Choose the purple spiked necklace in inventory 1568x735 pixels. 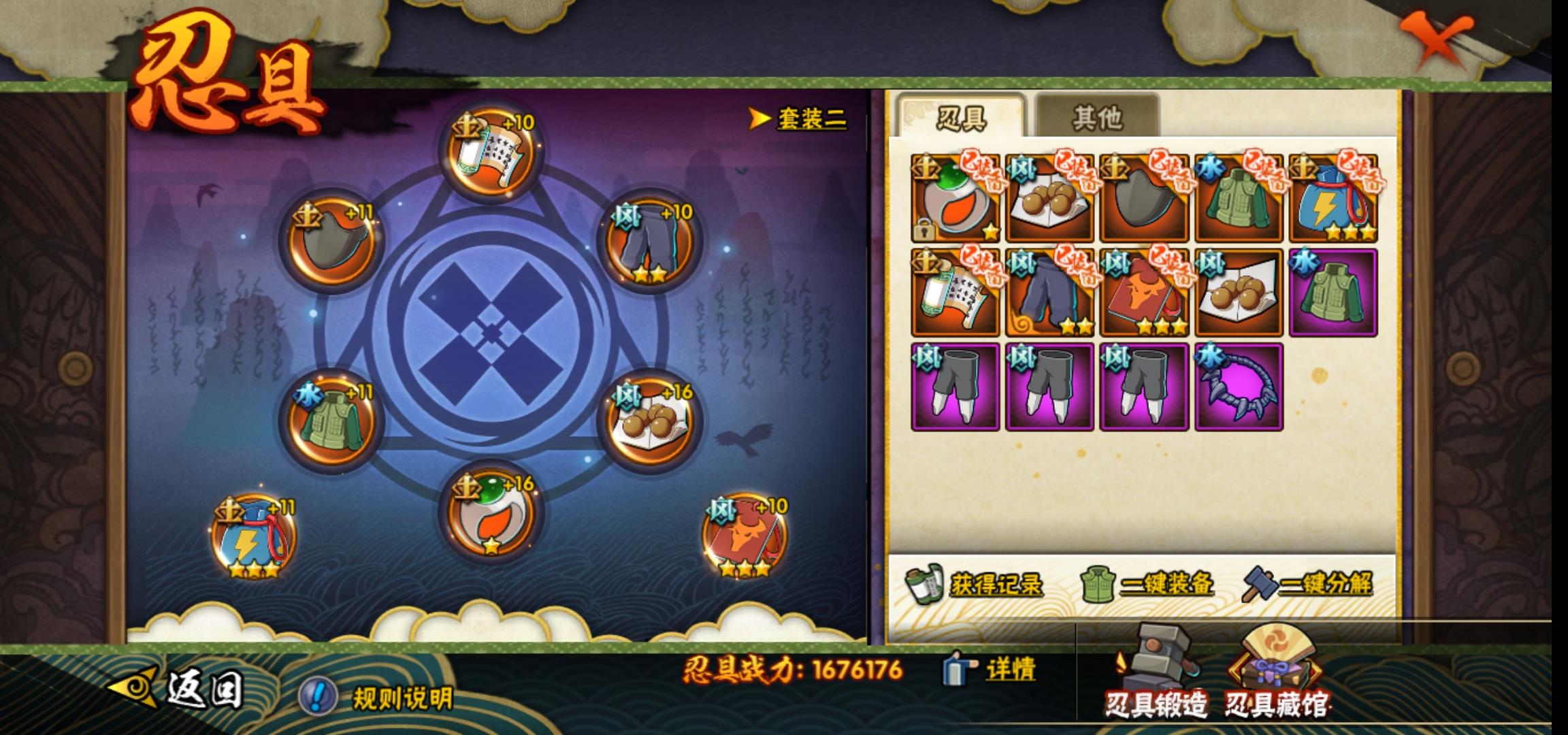[x=1239, y=387]
